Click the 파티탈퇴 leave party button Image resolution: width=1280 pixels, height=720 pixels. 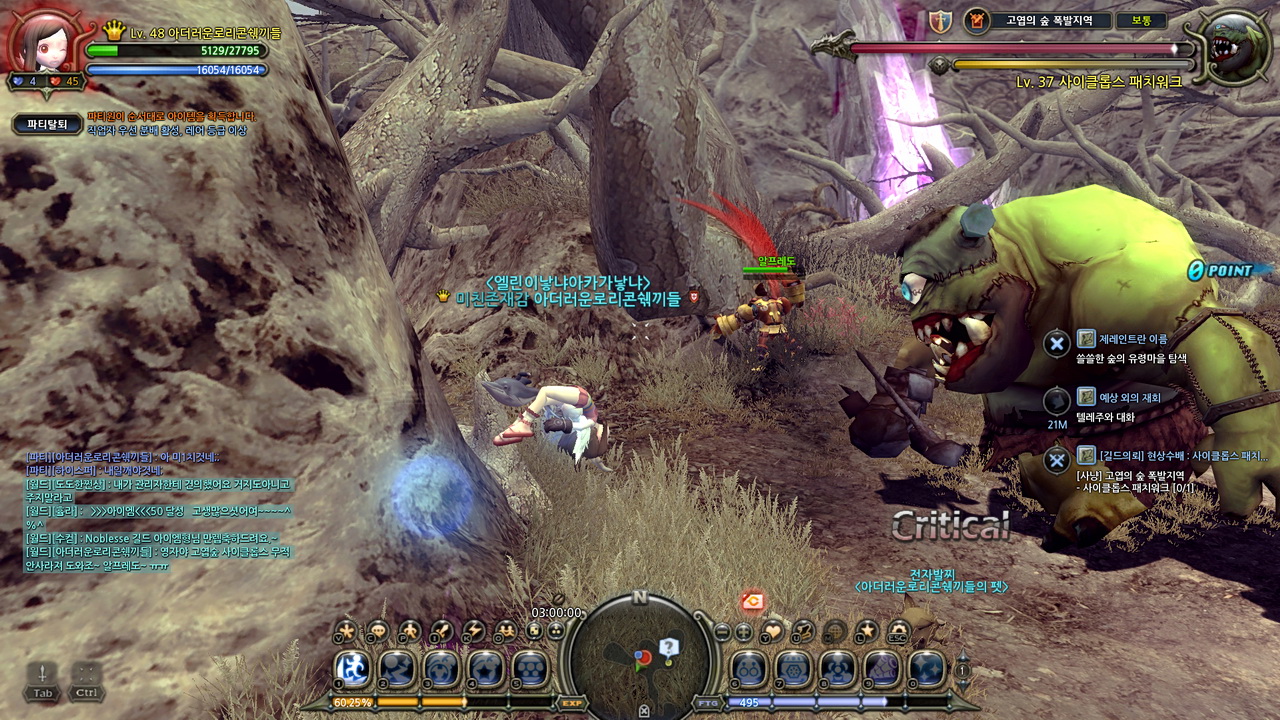pos(47,124)
